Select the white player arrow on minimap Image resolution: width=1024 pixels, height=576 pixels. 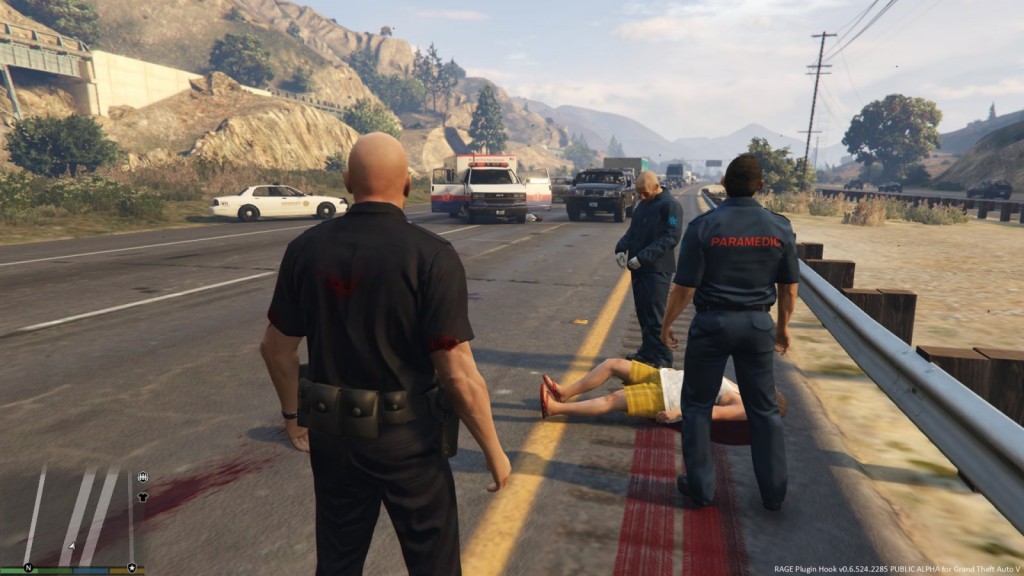click(x=72, y=546)
